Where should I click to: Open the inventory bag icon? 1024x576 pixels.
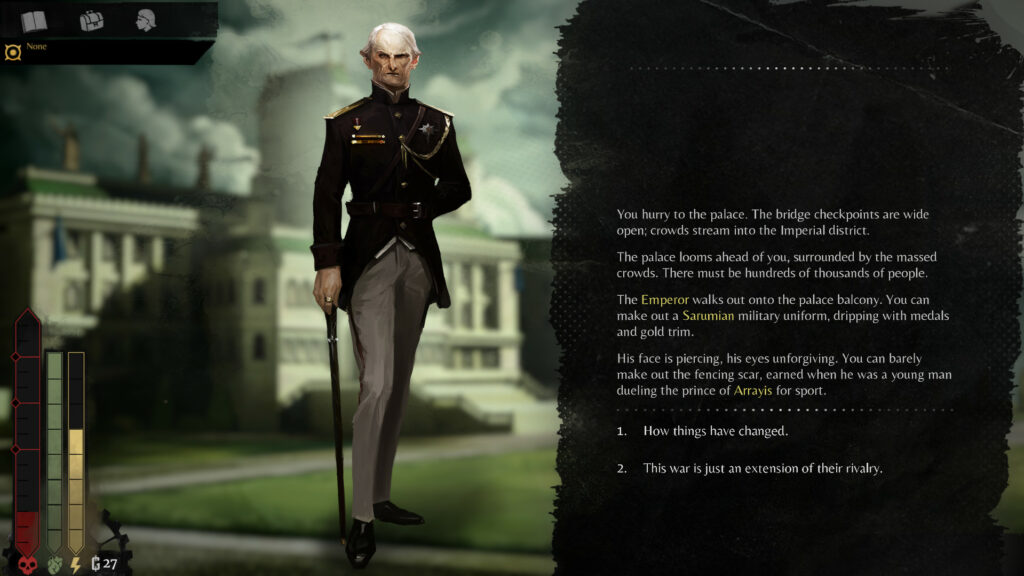coord(91,20)
